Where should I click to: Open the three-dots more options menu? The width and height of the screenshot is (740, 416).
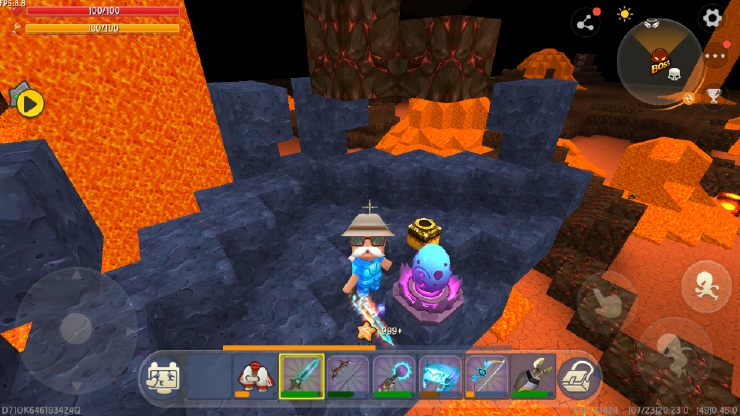[x=714, y=56]
